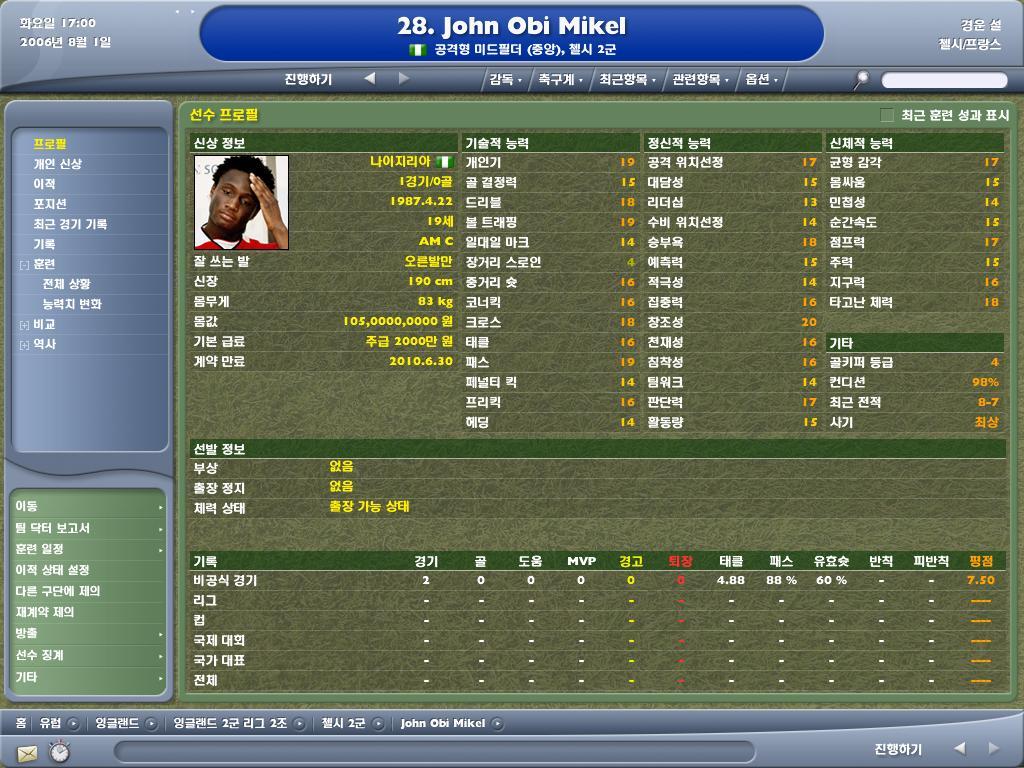The image size is (1024, 768).
Task: Open the 감독 dropdown menu
Action: 504,79
